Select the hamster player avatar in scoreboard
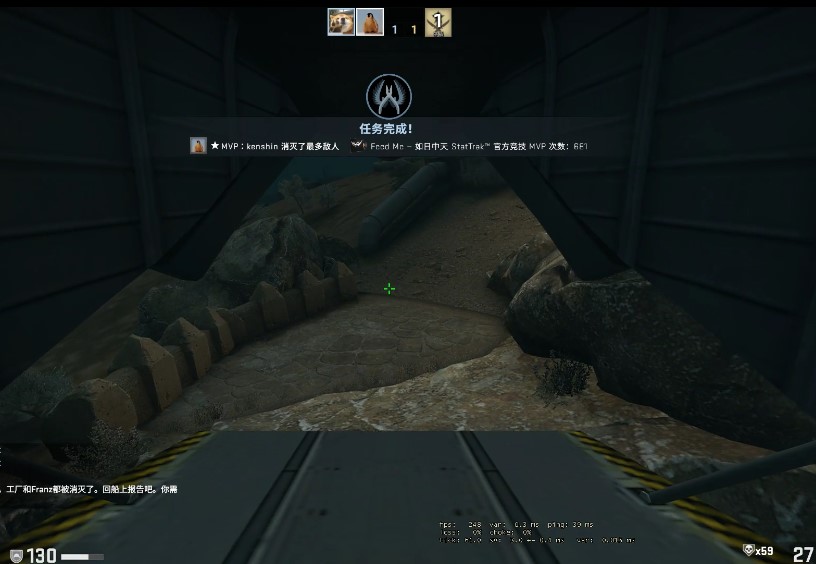The height and width of the screenshot is (564, 816). pyautogui.click(x=341, y=22)
